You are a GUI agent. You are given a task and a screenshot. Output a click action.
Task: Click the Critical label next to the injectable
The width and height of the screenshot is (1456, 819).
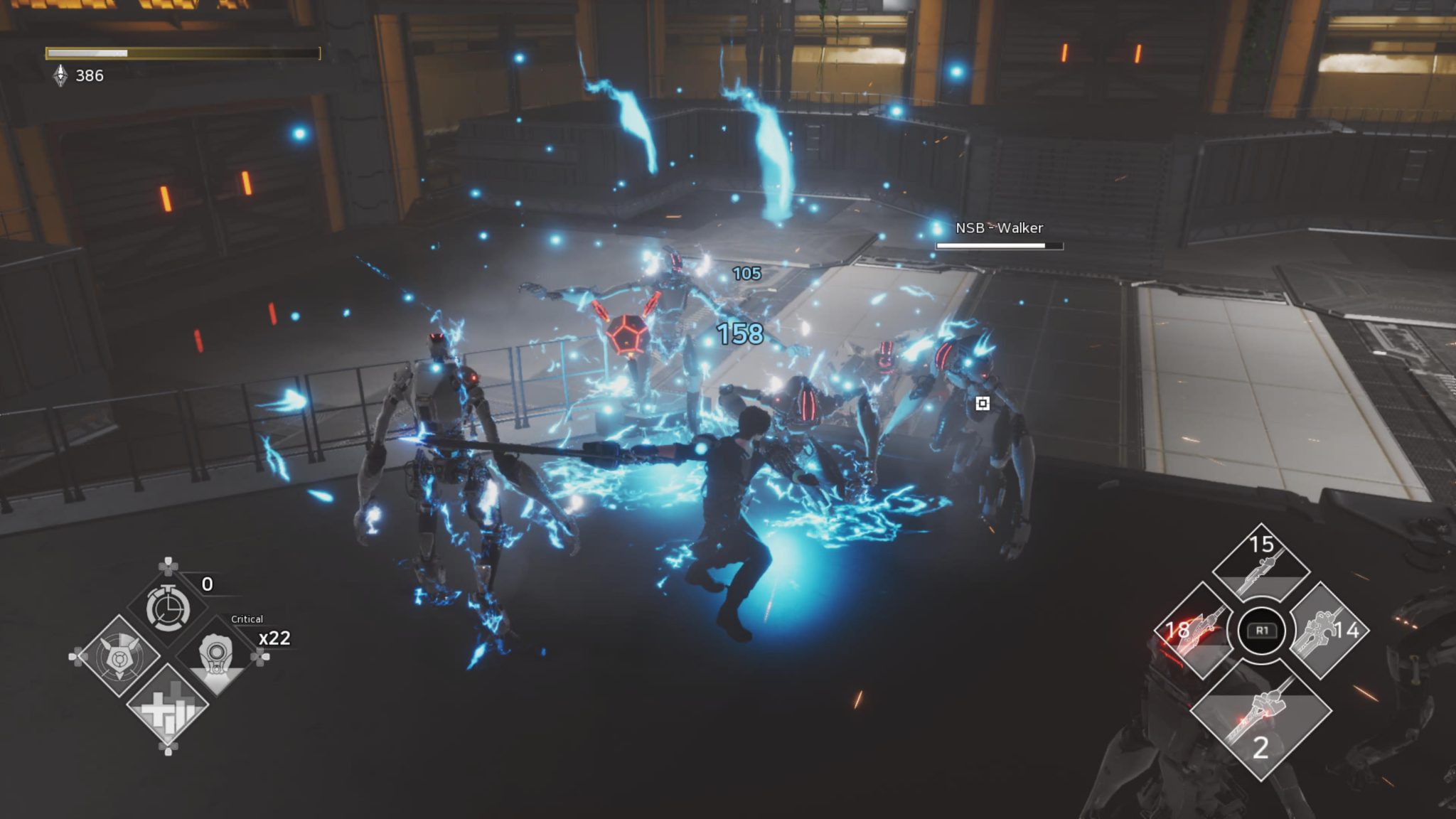point(247,619)
